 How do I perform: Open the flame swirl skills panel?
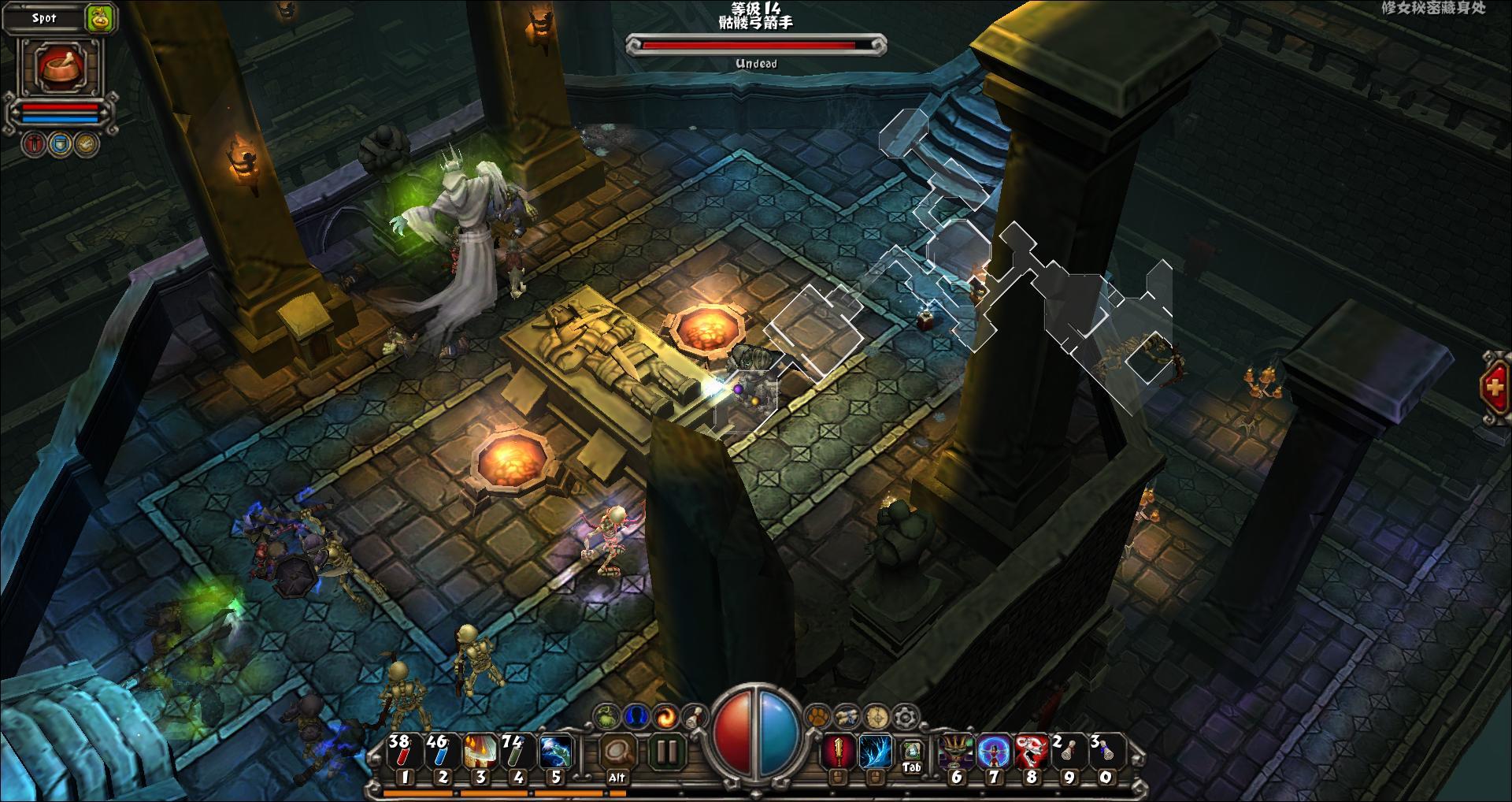tap(665, 716)
